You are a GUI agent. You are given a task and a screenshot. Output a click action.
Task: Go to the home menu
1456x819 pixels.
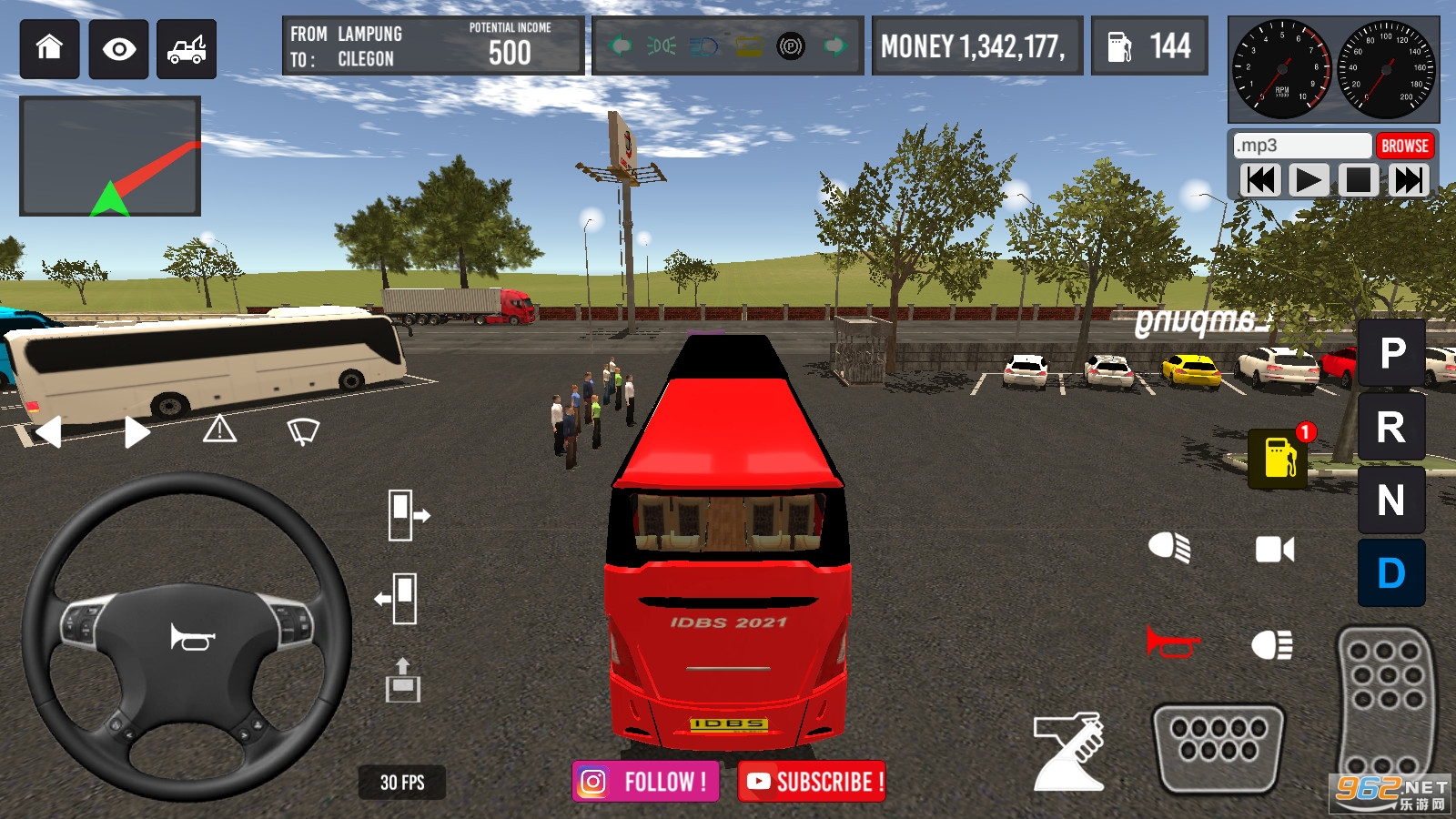[49, 48]
